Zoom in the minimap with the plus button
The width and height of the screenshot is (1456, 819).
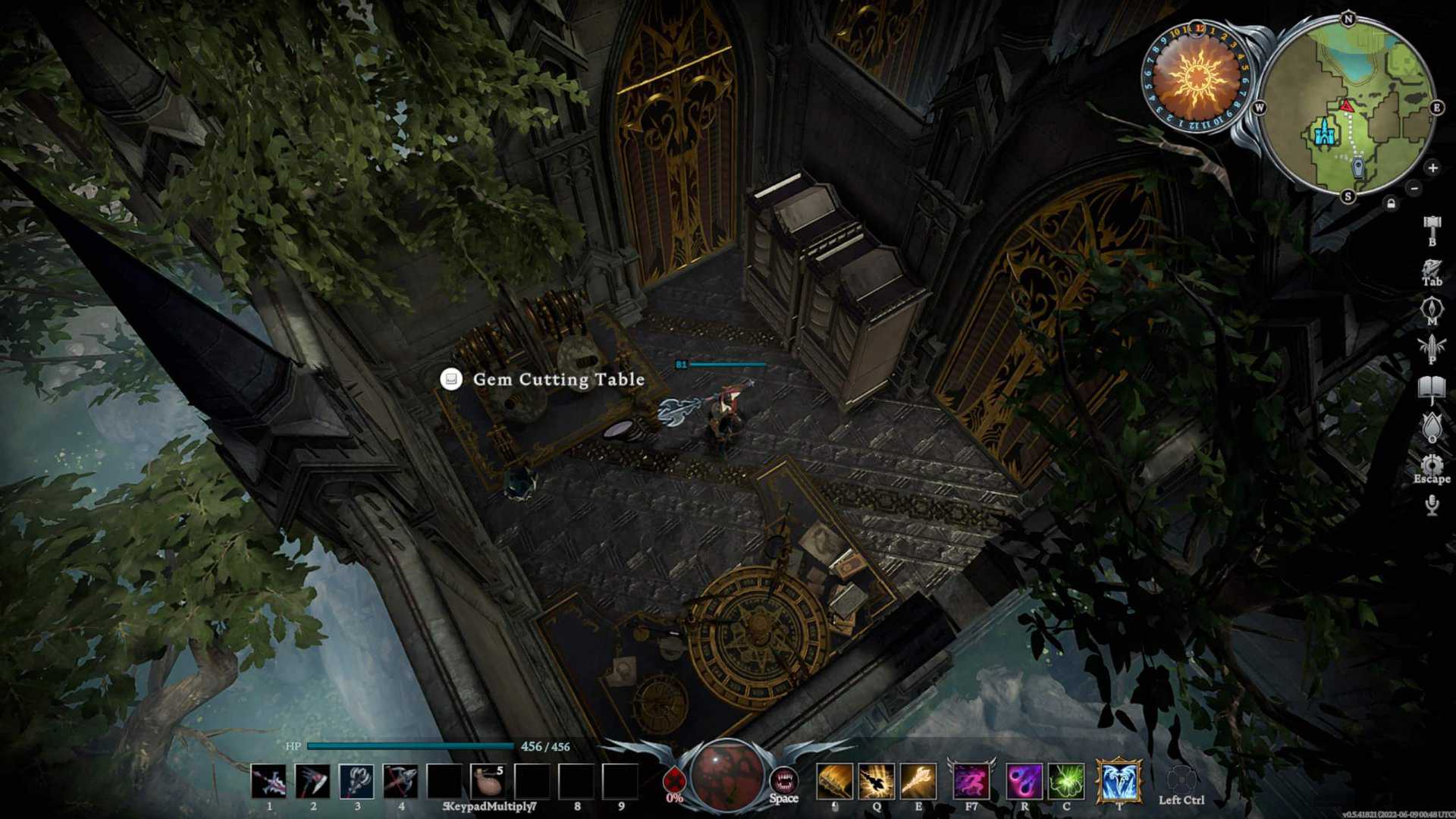point(1432,168)
